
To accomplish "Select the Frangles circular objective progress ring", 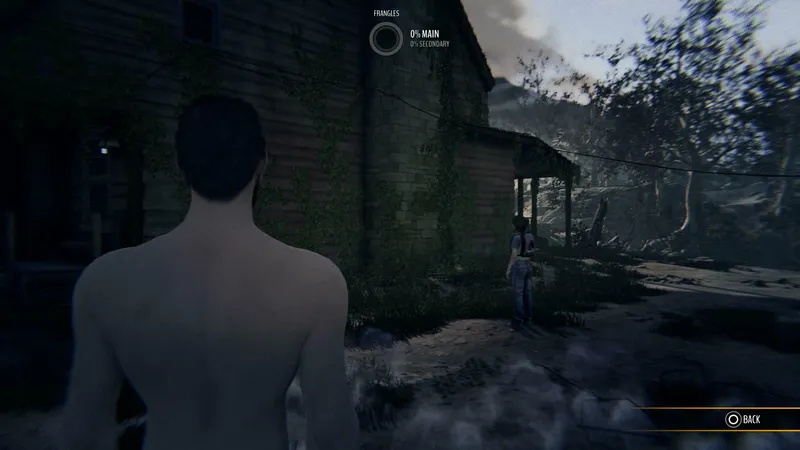I will [x=384, y=39].
